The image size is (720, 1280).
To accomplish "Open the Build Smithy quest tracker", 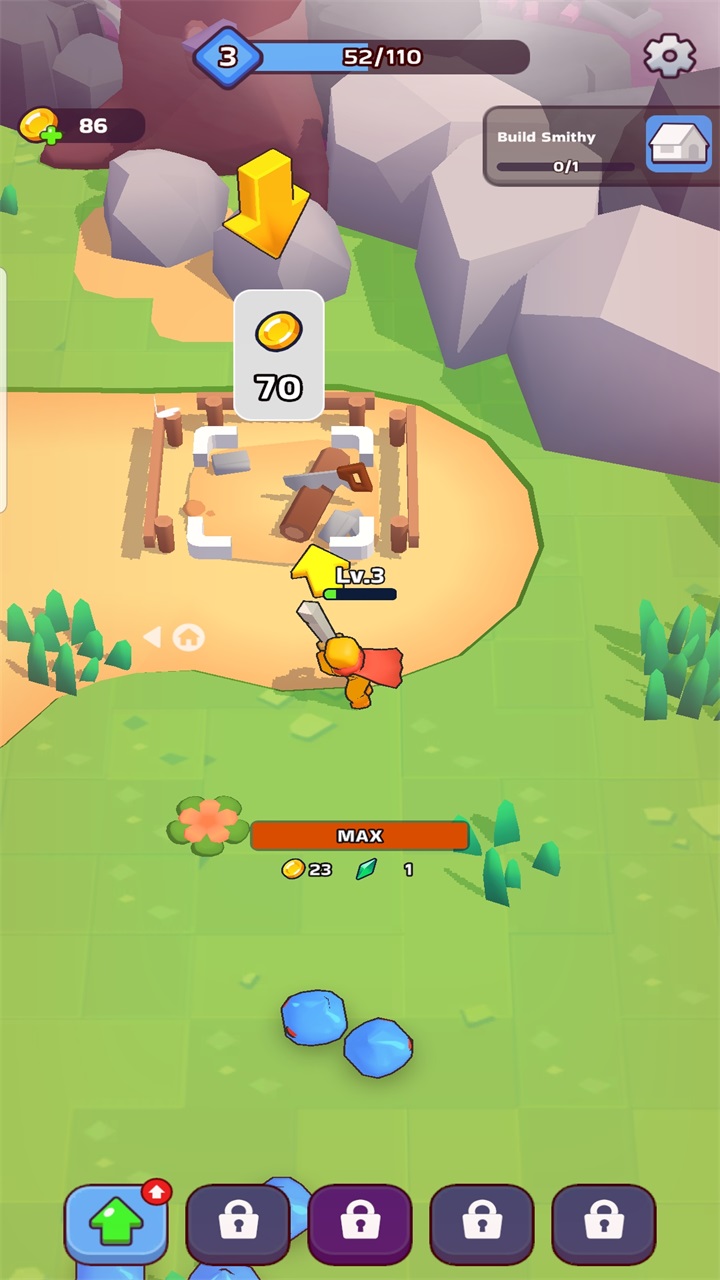I will pos(598,146).
